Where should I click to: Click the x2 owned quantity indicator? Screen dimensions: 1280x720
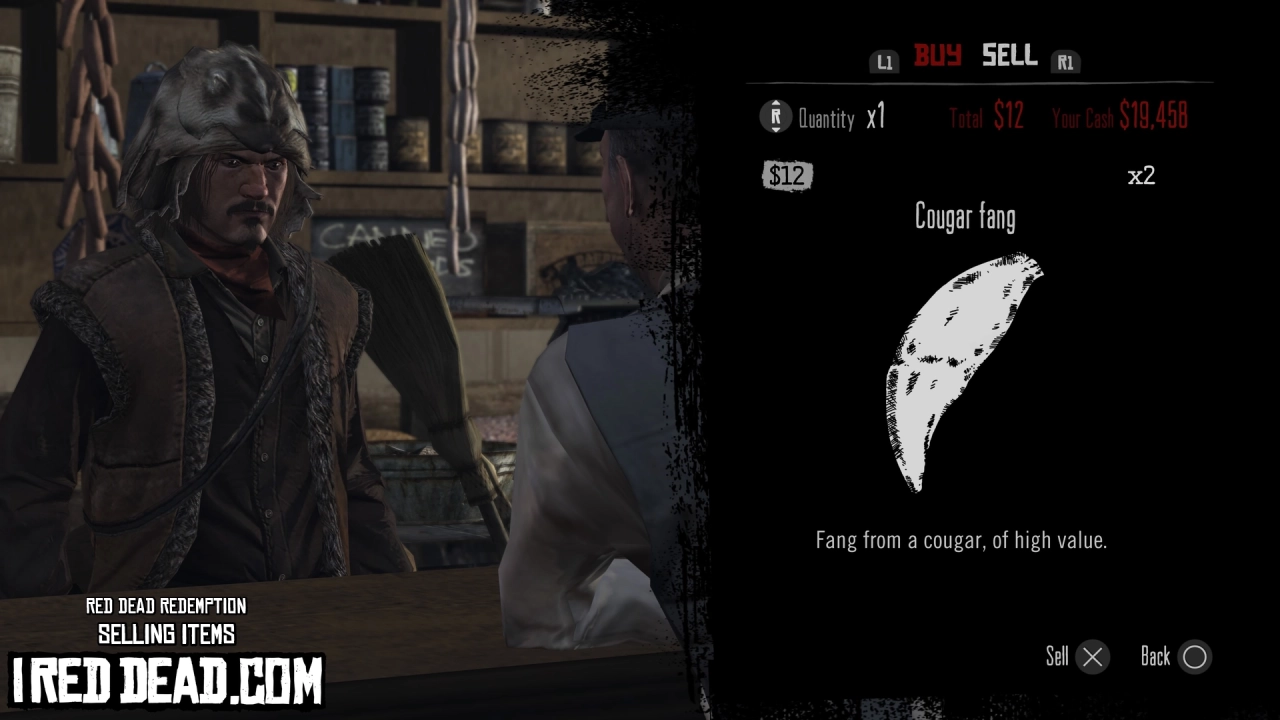[x=1142, y=174]
